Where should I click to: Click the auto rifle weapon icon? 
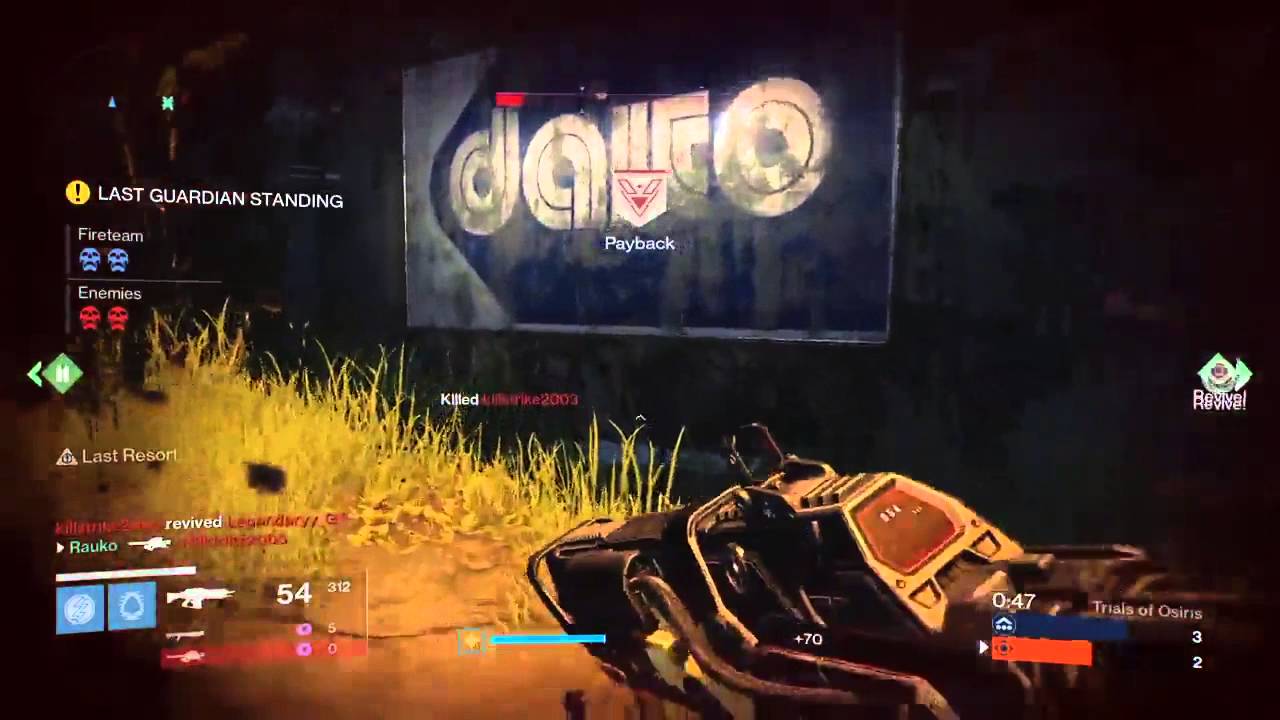pyautogui.click(x=197, y=598)
